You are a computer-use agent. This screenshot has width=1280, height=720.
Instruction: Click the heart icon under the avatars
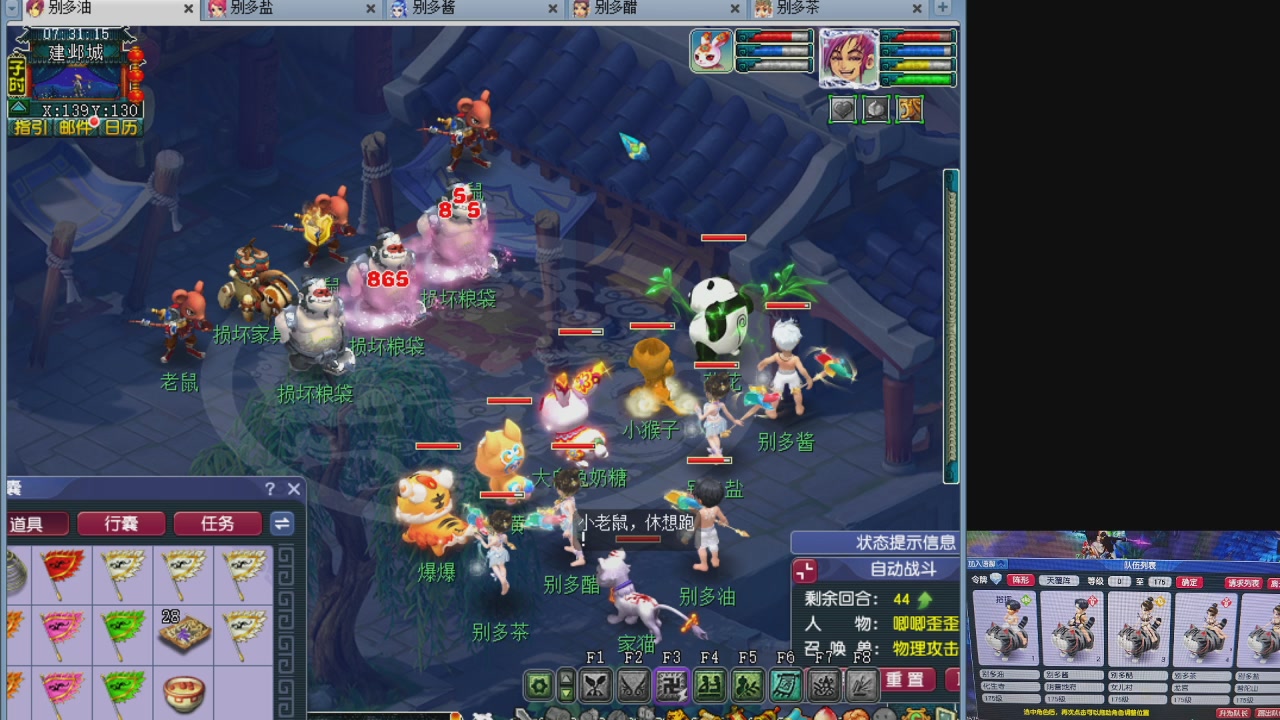[x=843, y=110]
